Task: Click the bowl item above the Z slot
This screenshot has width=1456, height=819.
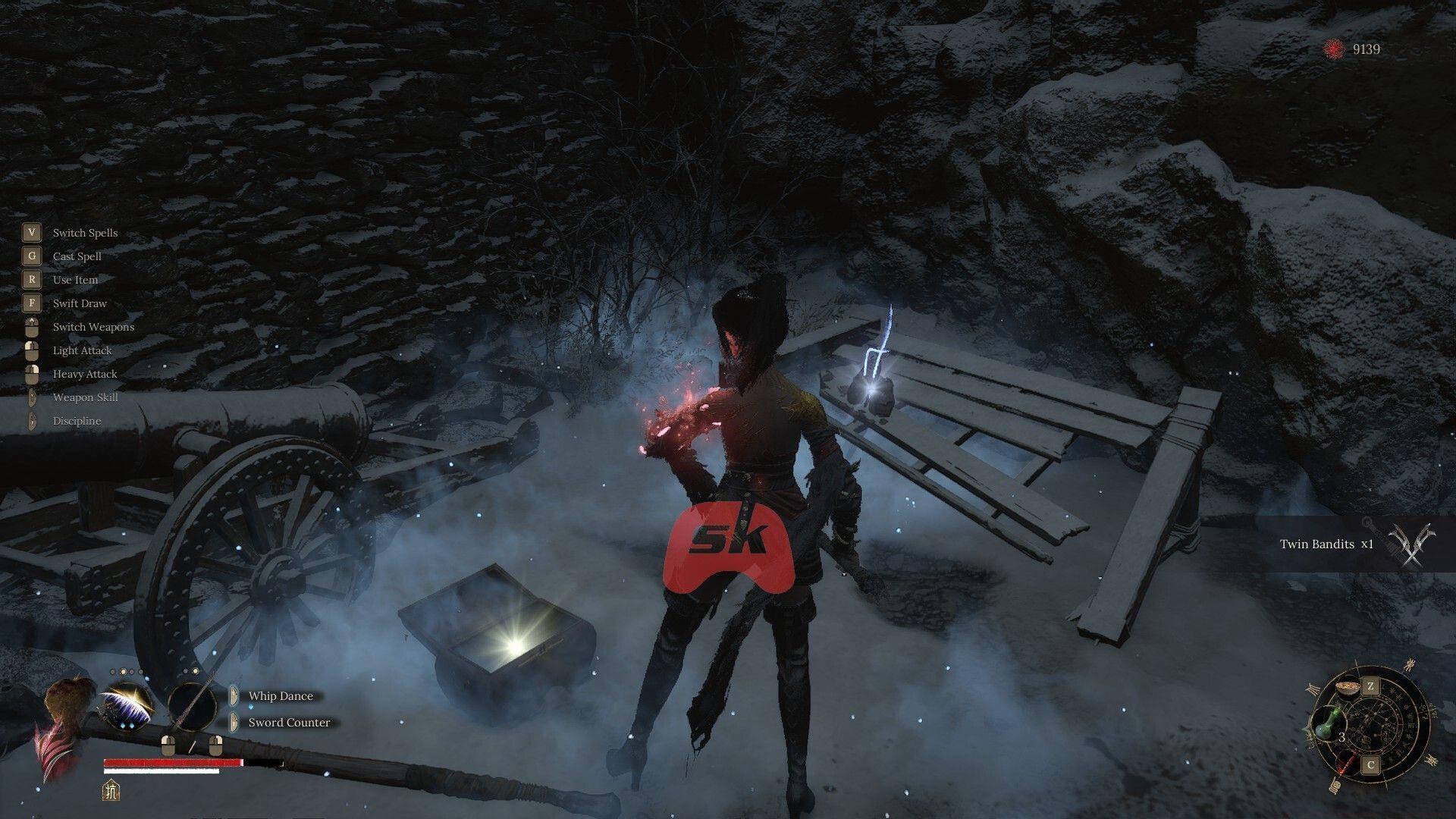Action: 1348,689
